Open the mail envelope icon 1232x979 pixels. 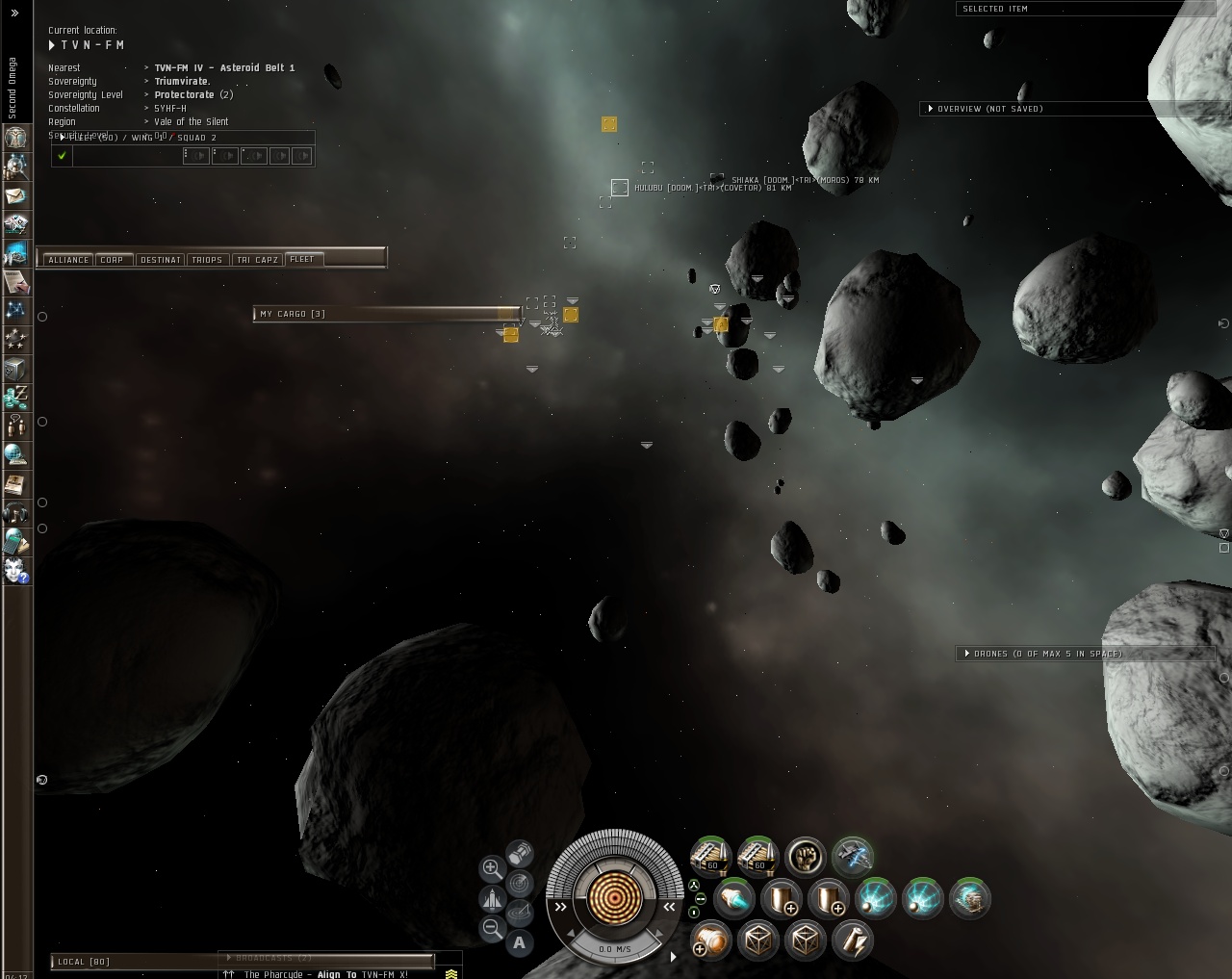pos(16,195)
